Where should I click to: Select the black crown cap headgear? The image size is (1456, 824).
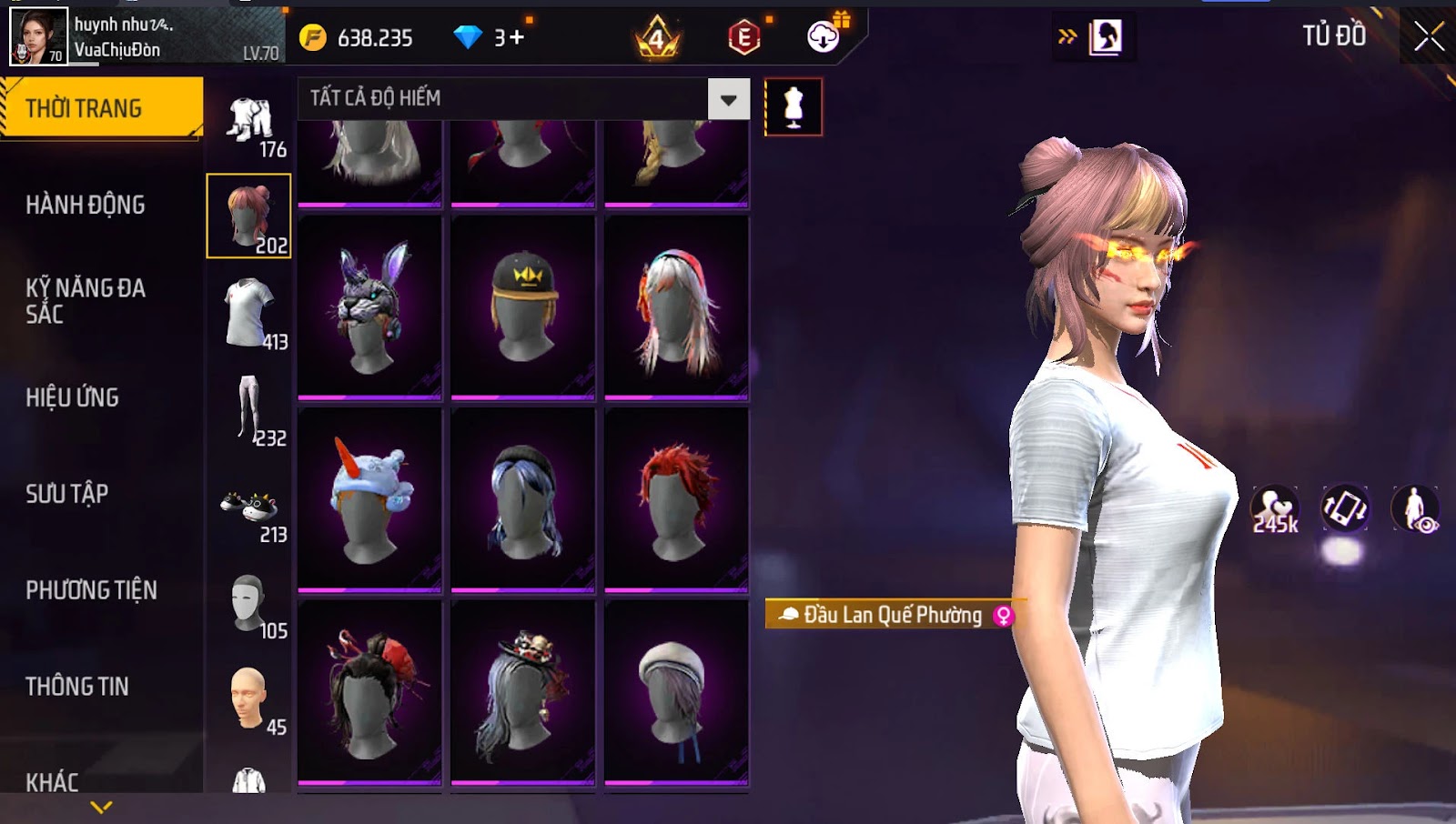click(x=522, y=307)
